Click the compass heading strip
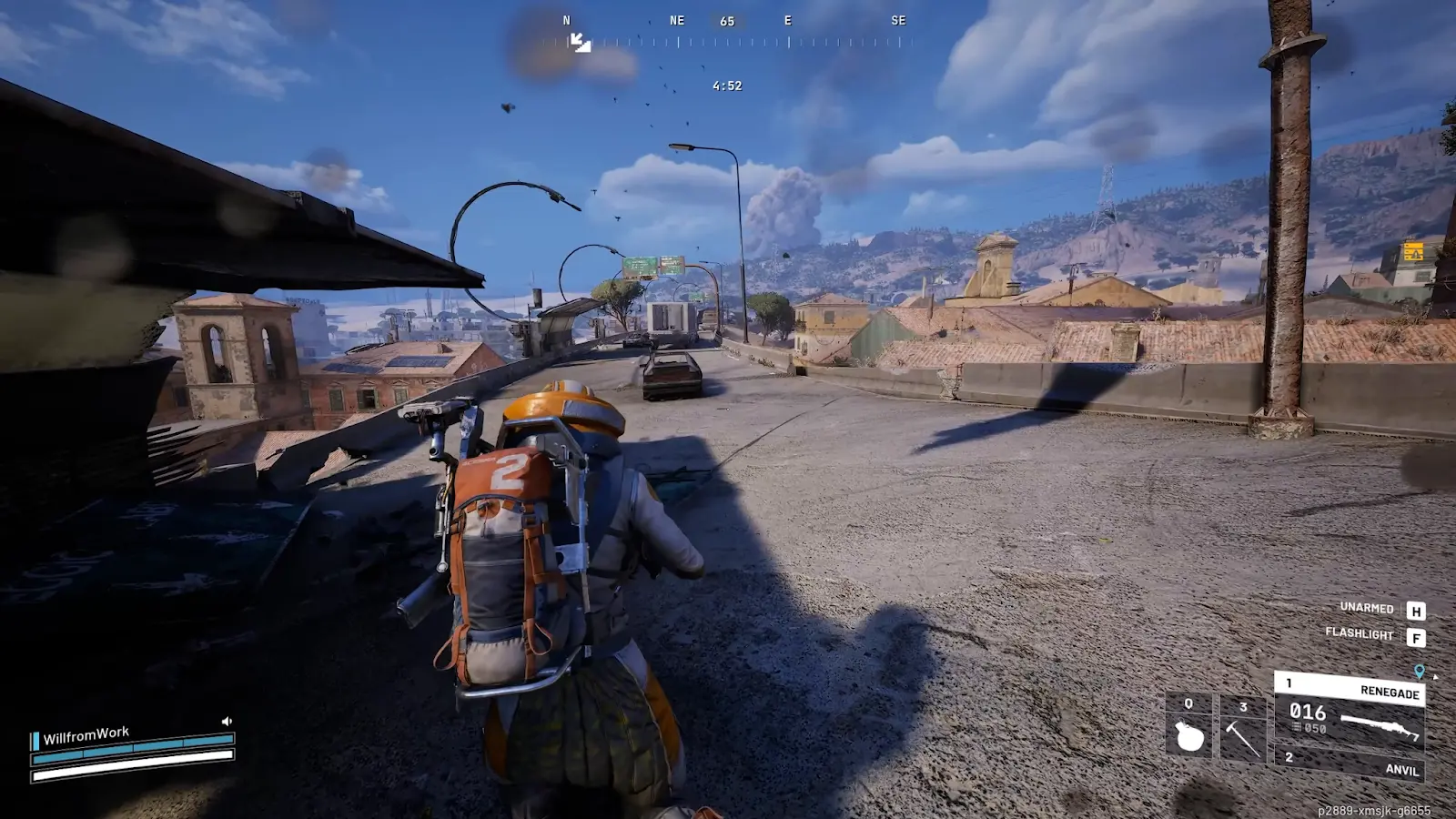1456x819 pixels. coord(728,42)
